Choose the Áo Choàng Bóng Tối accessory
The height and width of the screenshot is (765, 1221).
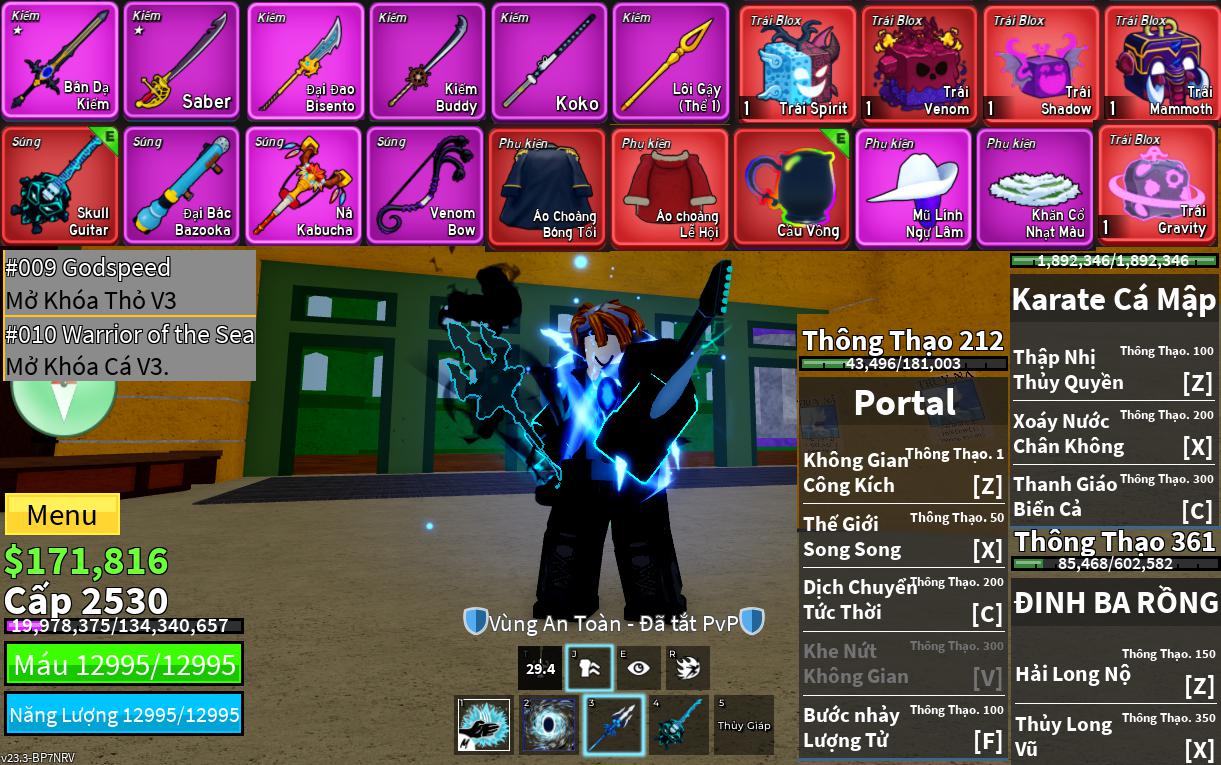547,187
